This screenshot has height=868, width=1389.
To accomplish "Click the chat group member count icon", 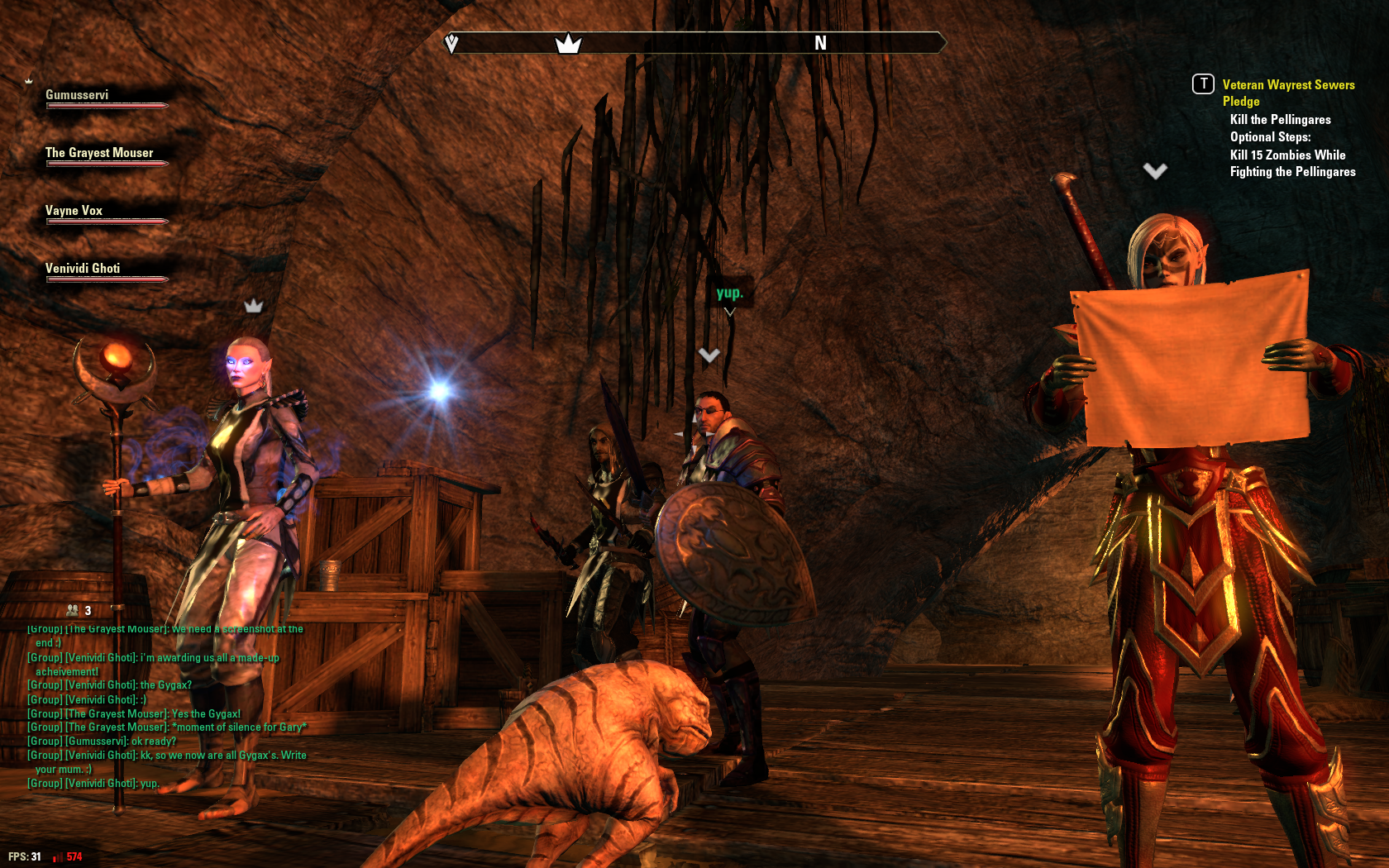I will (x=74, y=610).
